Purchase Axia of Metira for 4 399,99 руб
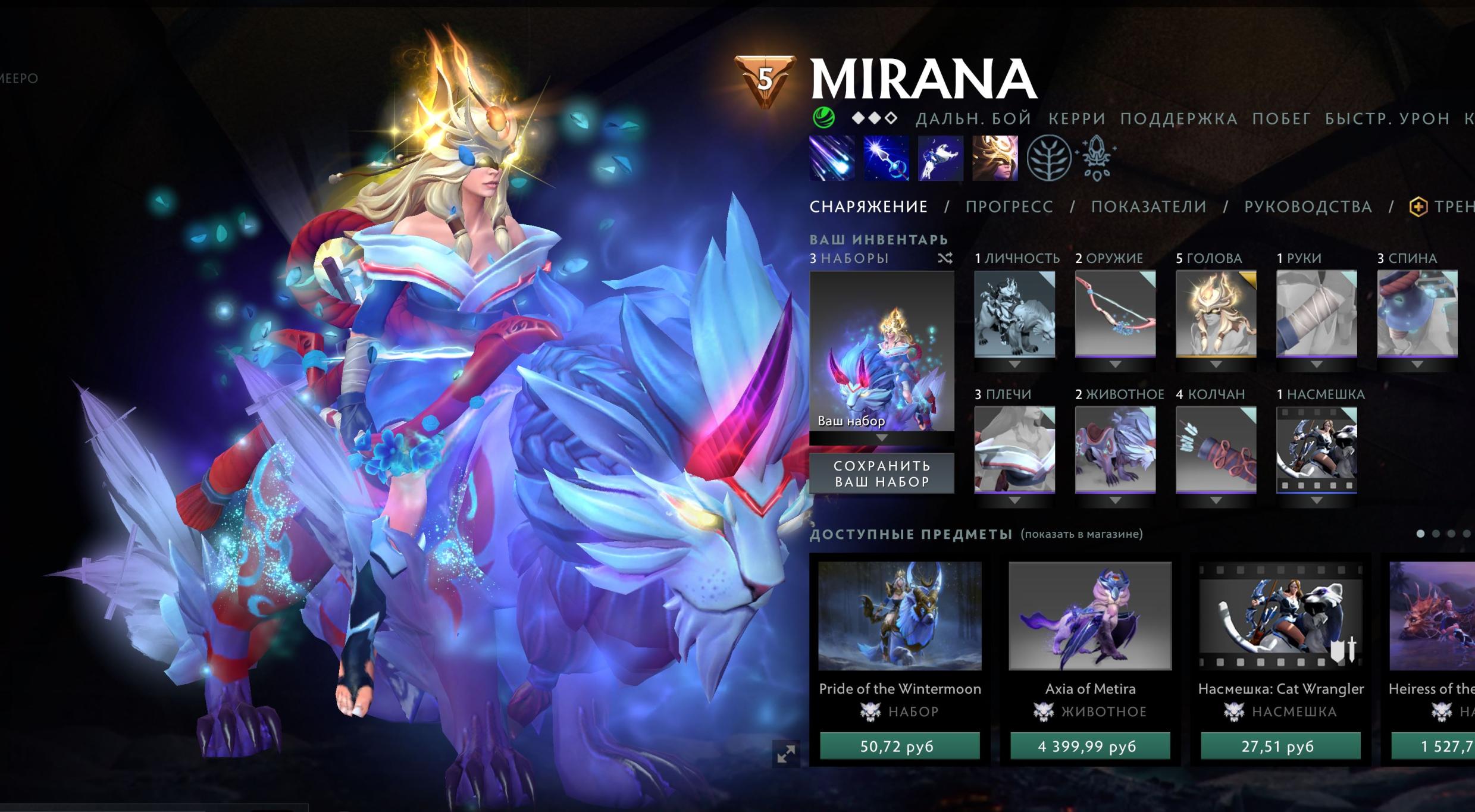This screenshot has width=1475, height=812. (x=1089, y=746)
